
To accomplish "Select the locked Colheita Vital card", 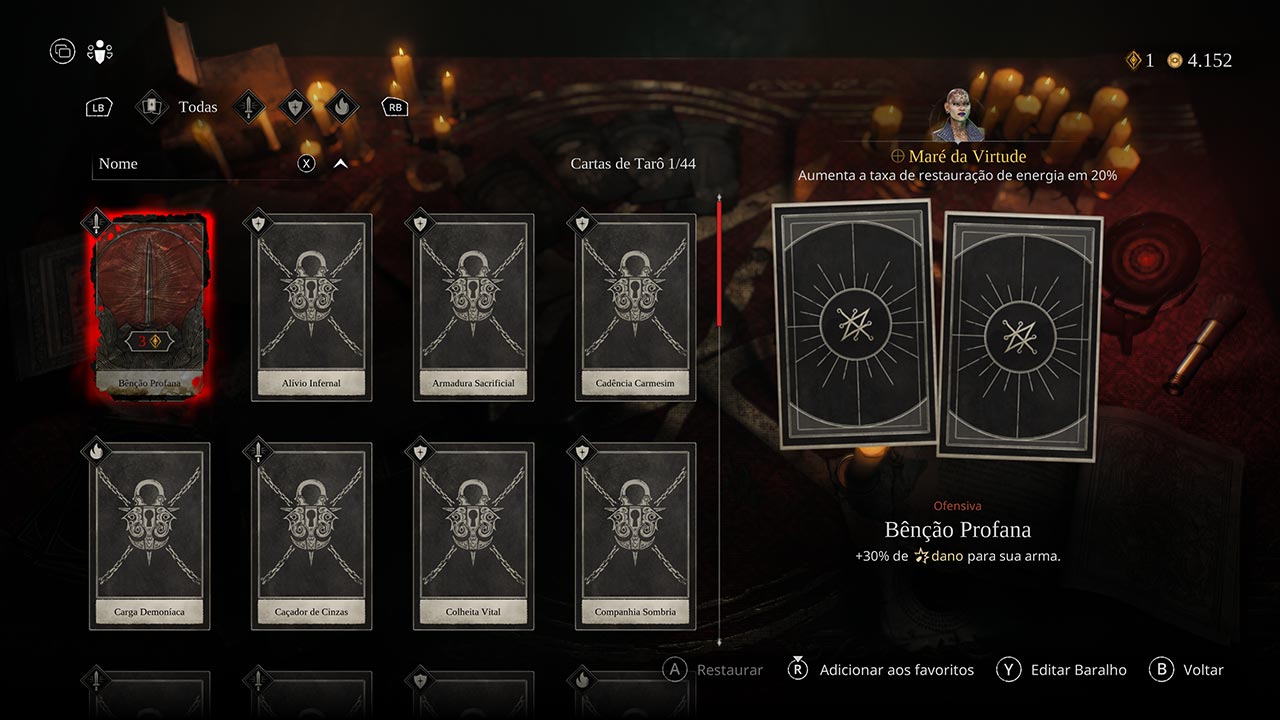I will [473, 535].
